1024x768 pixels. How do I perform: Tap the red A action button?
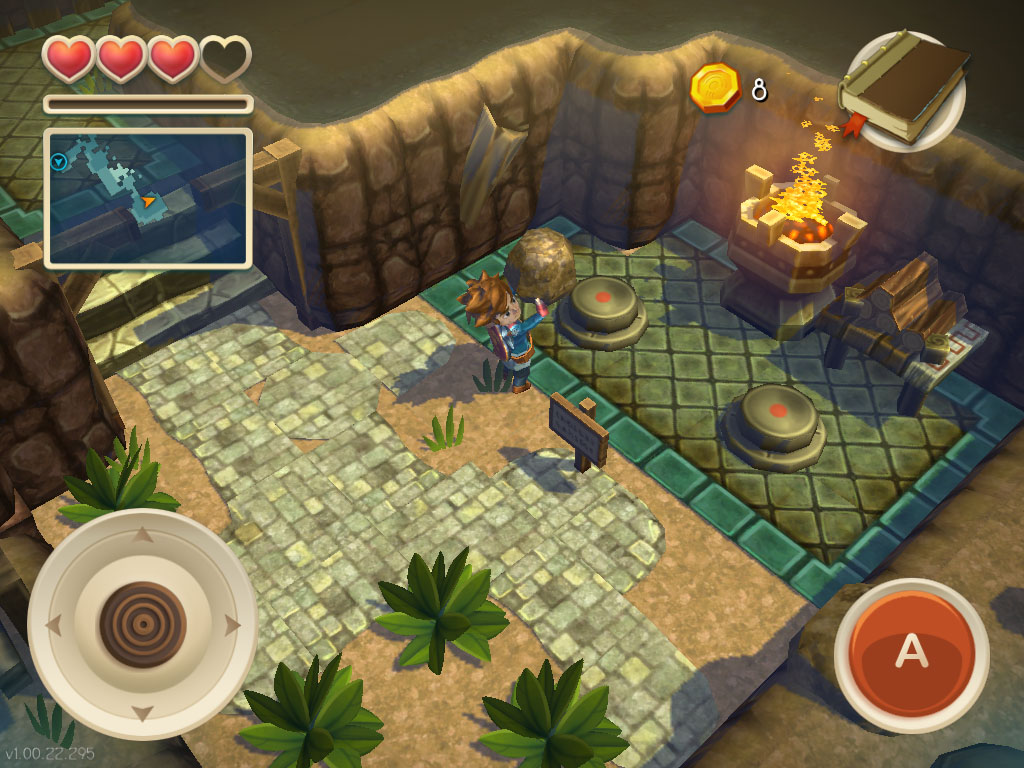(x=910, y=651)
